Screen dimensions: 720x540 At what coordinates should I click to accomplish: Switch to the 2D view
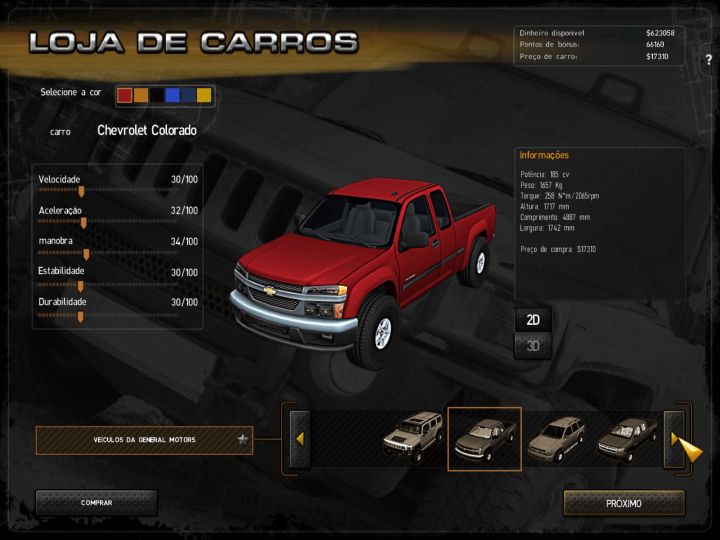point(534,320)
